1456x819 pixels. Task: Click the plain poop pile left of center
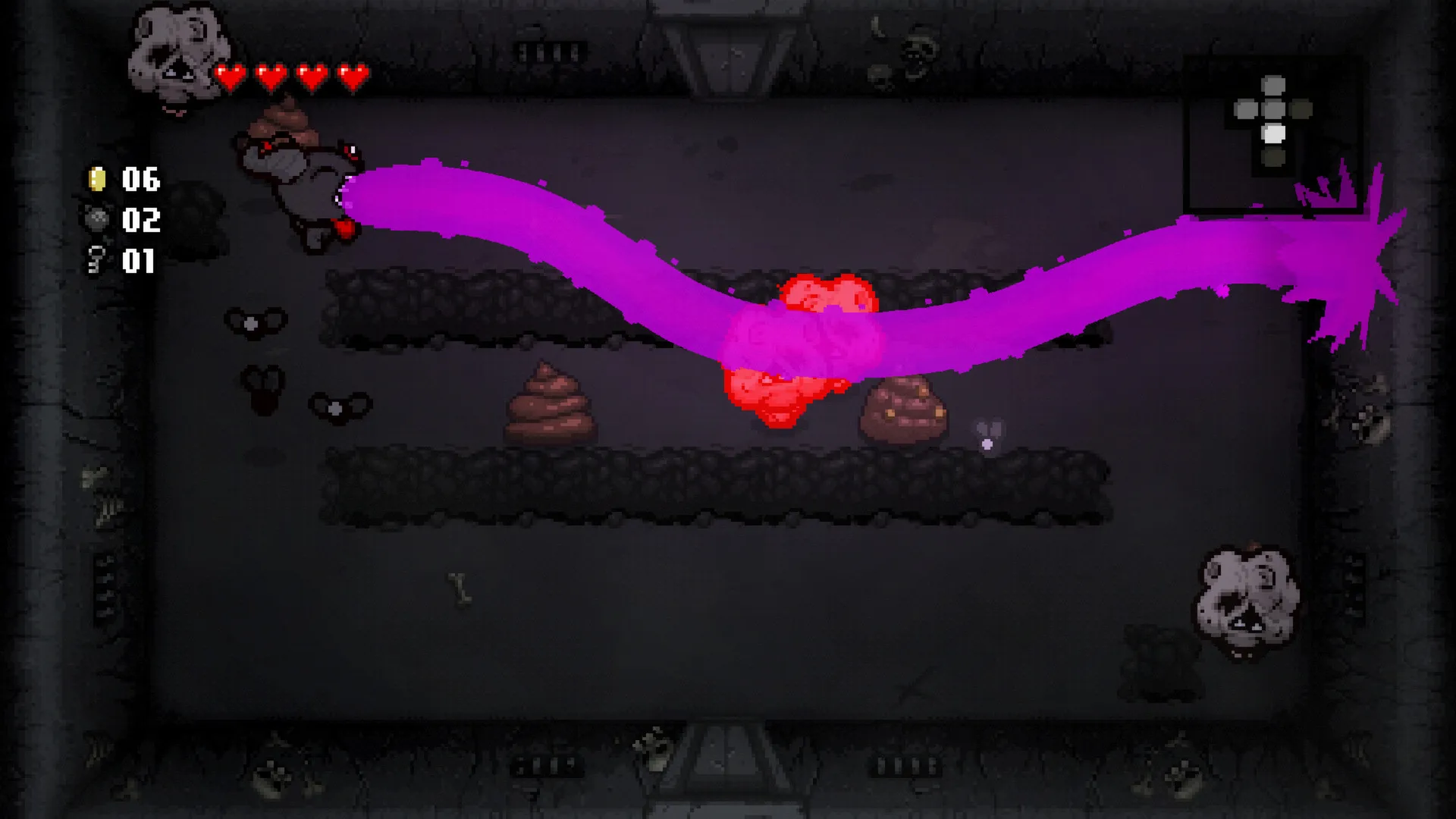(552, 402)
